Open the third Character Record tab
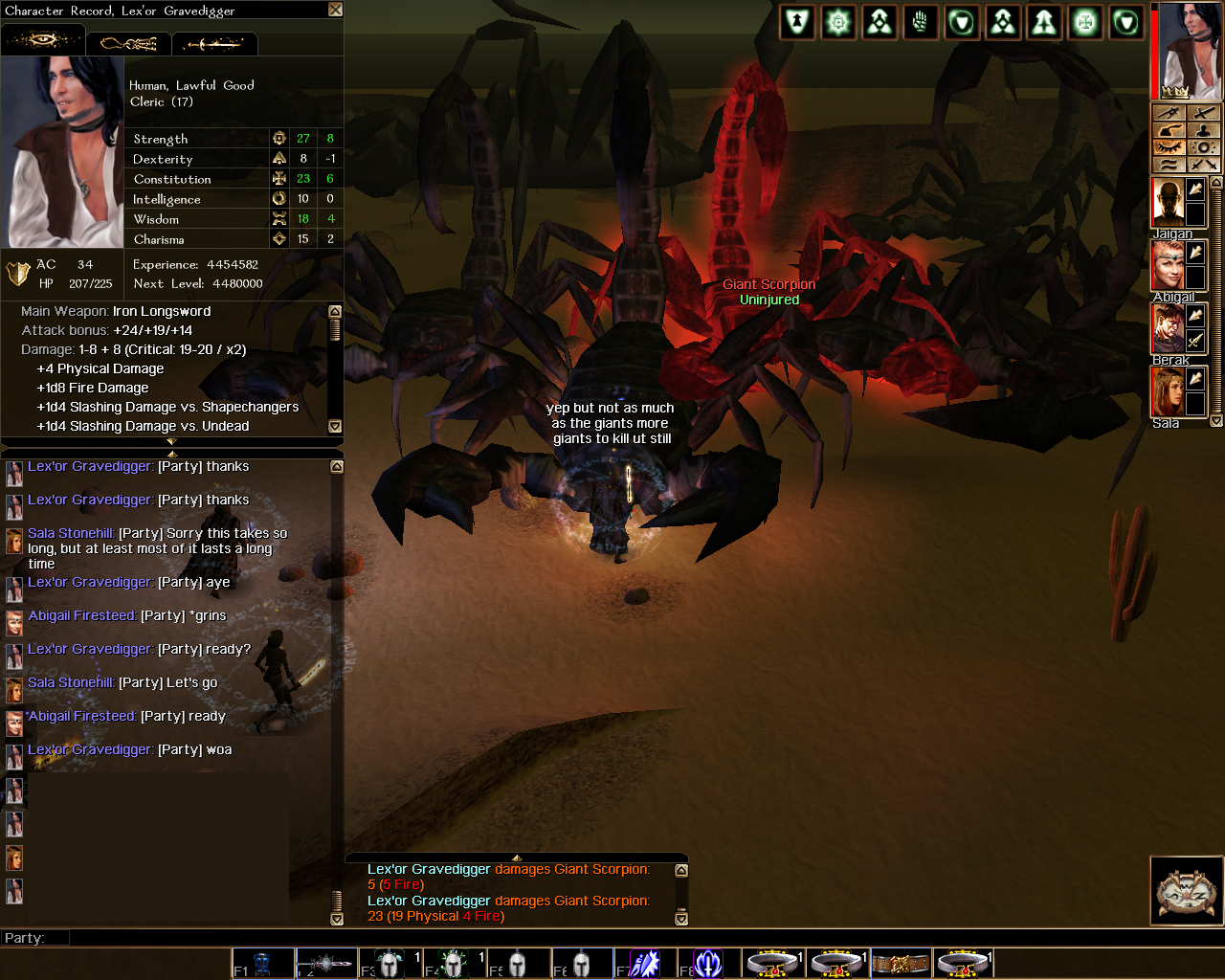 214,43
